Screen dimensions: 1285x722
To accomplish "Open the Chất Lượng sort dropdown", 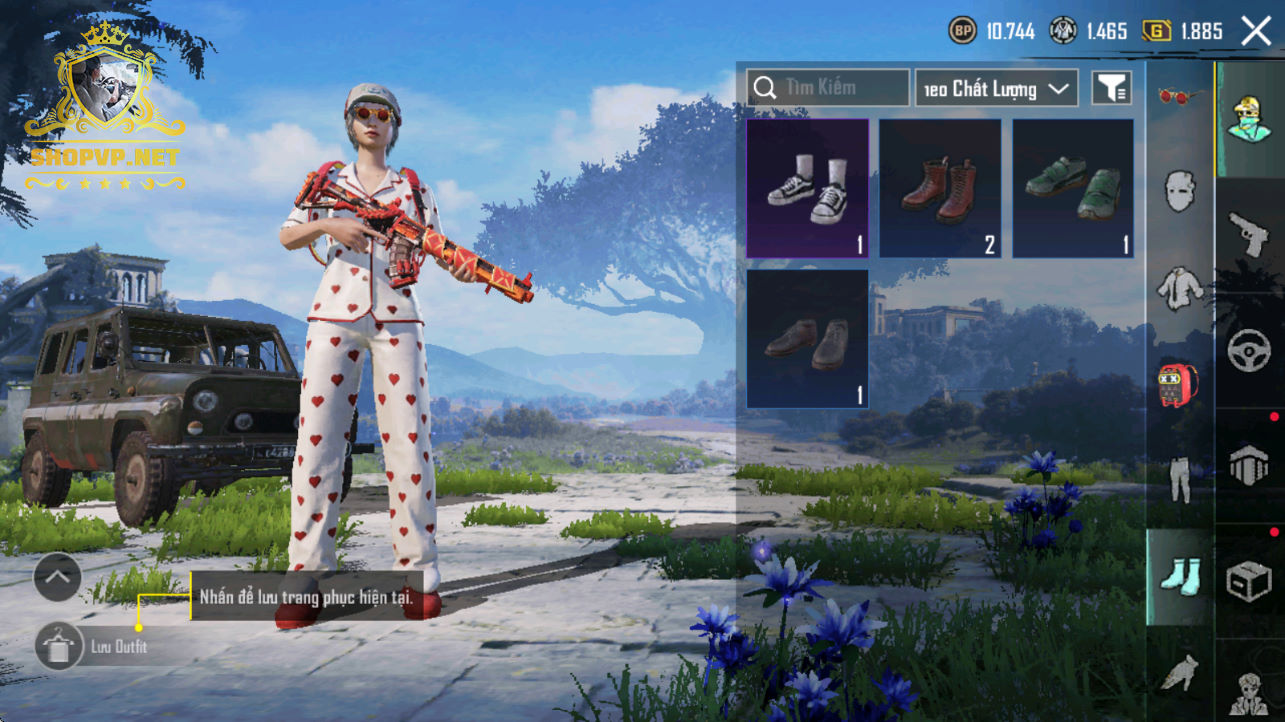I will pos(996,89).
